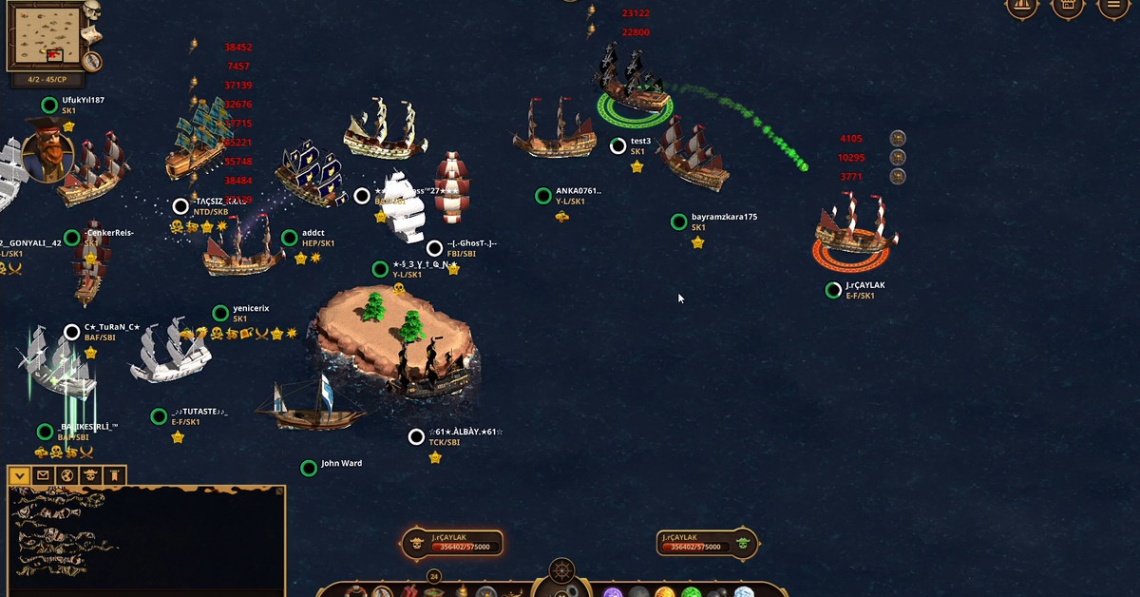Select the purple orb ammo slot

click(613, 593)
